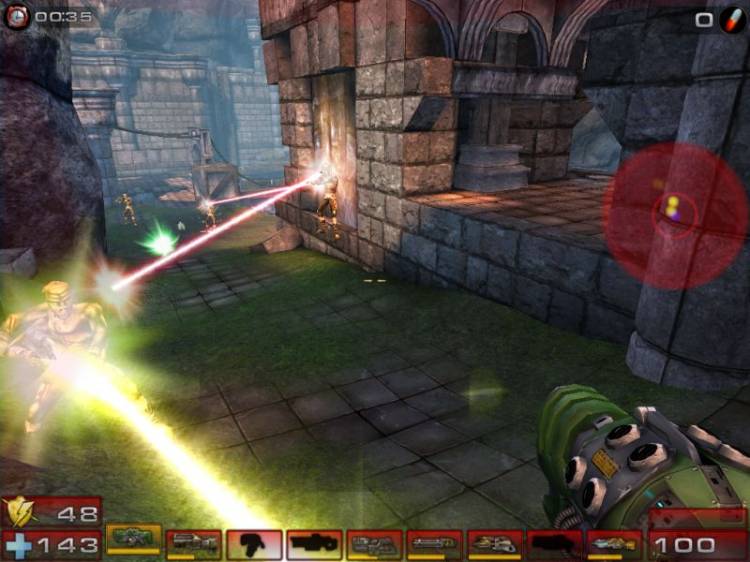
Task: Switch to the minigun weapon slot
Action: [434, 544]
